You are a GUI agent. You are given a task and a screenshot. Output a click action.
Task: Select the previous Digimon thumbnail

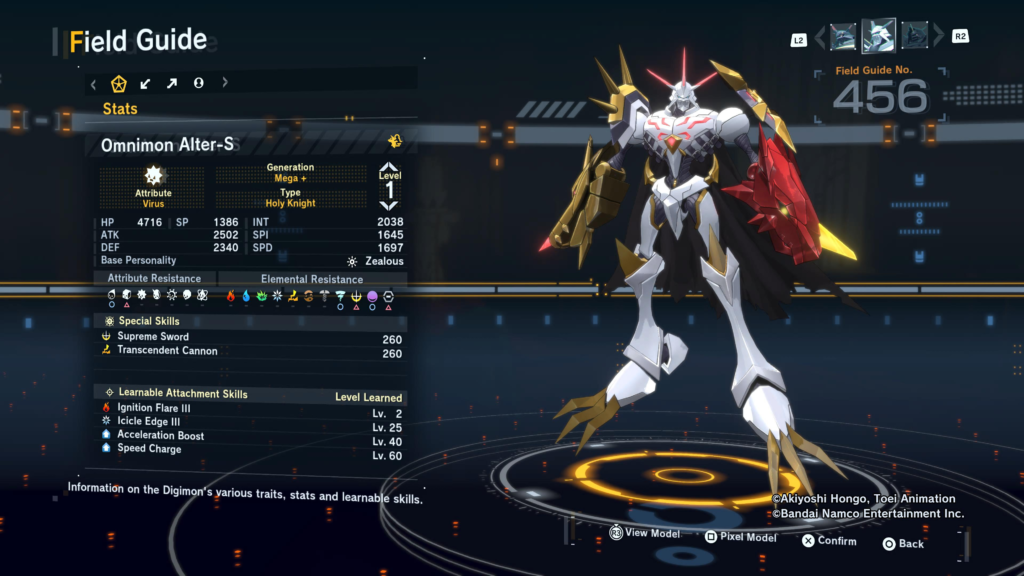coord(843,37)
